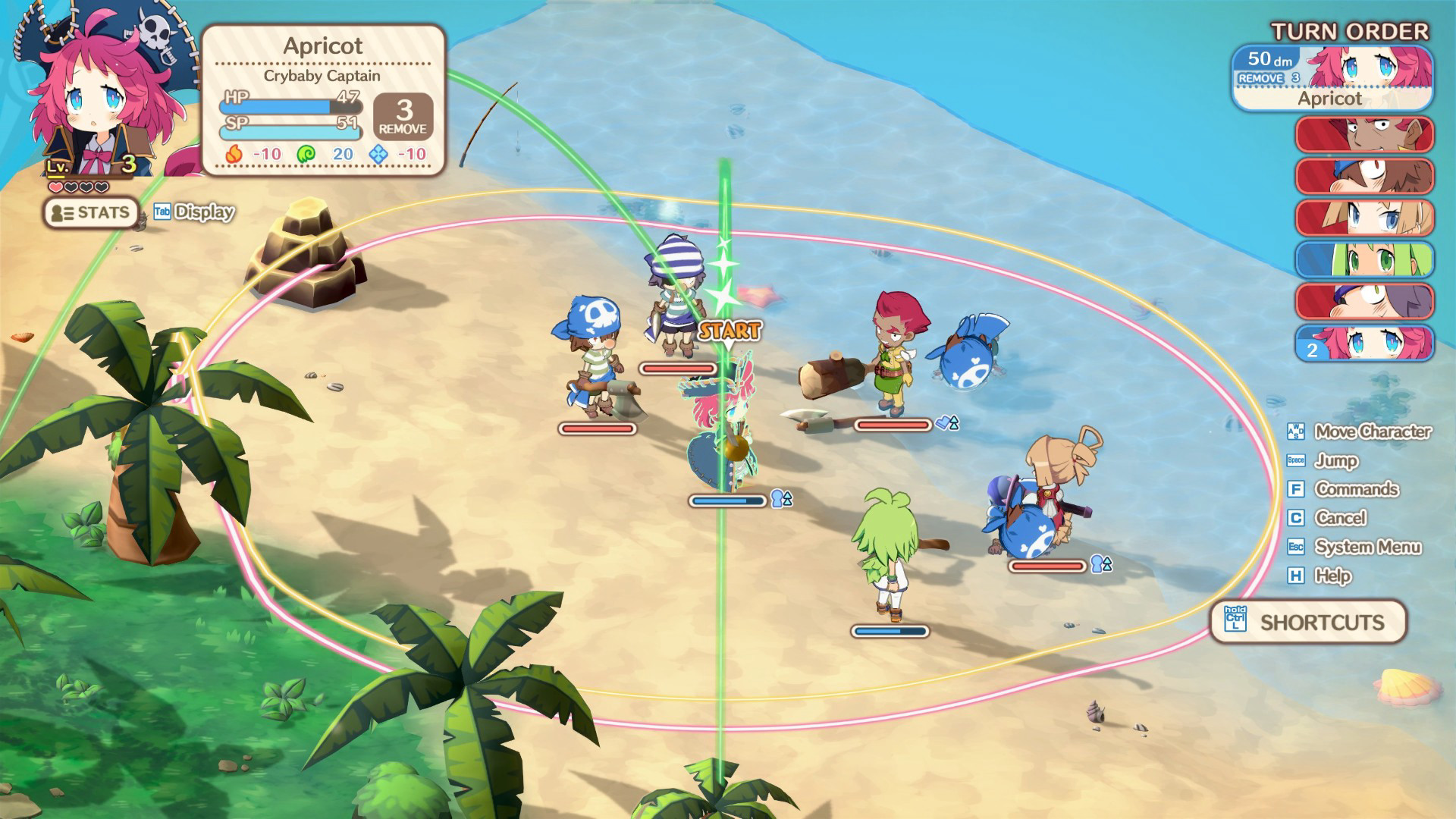Select the red-haired dark-skinned enemy turn portrait

1364,135
